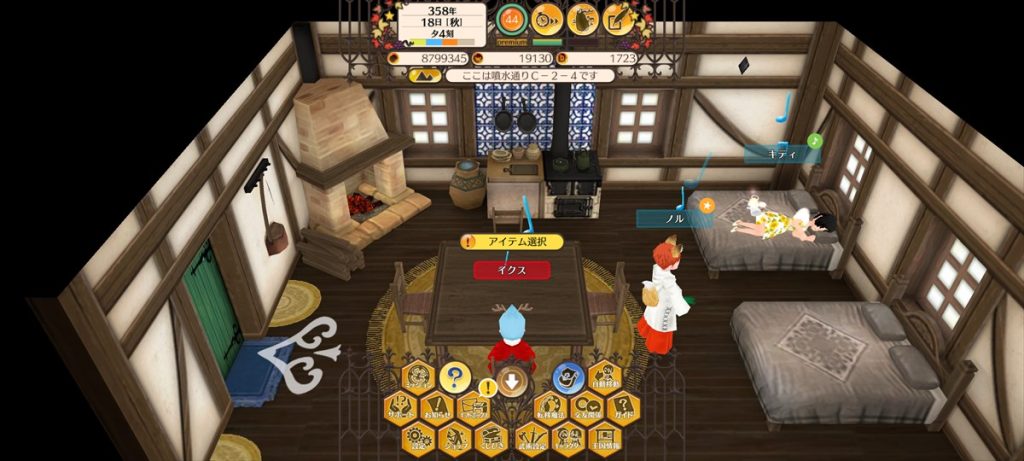Click the round yellow question mark button
The width and height of the screenshot is (1024, 461).
click(454, 377)
